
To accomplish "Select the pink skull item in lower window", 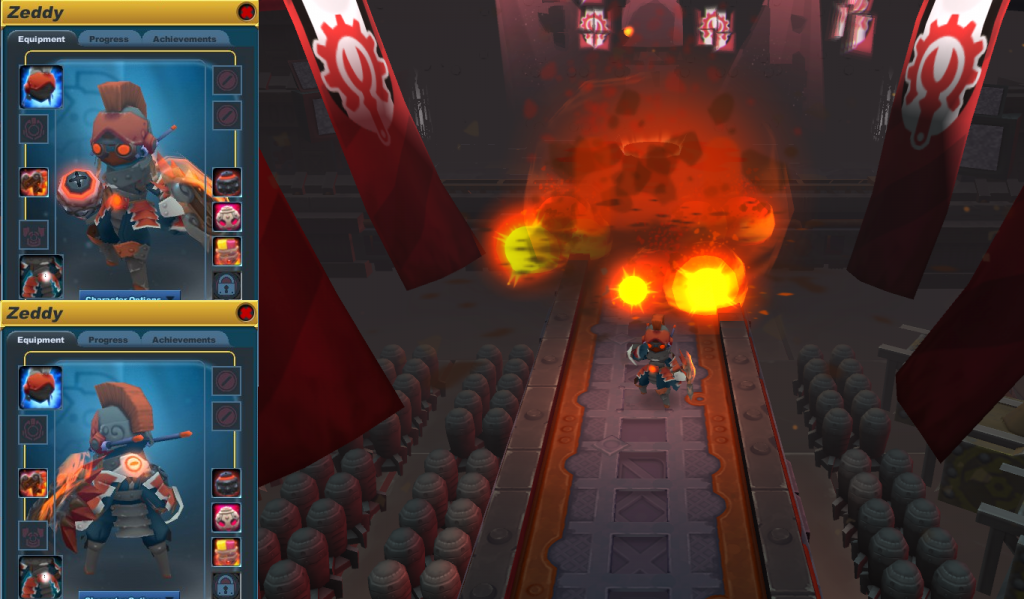I will click(227, 517).
